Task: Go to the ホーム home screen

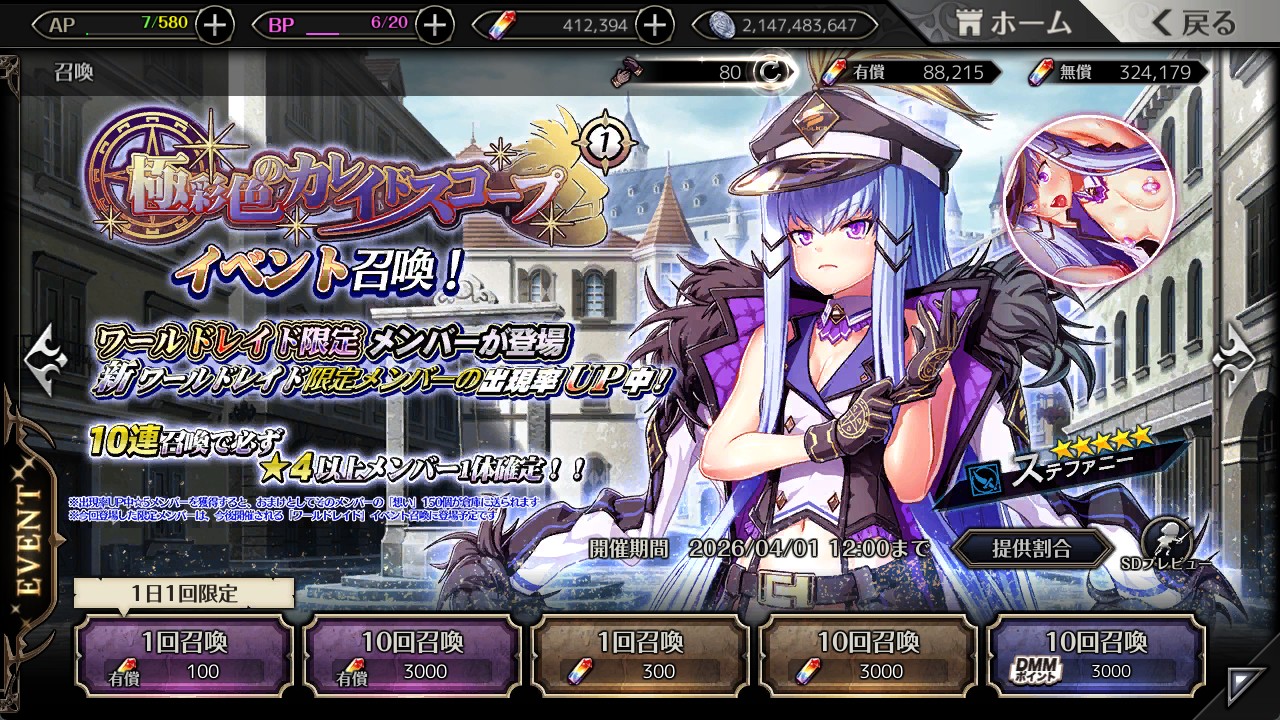Action: (x=1014, y=24)
